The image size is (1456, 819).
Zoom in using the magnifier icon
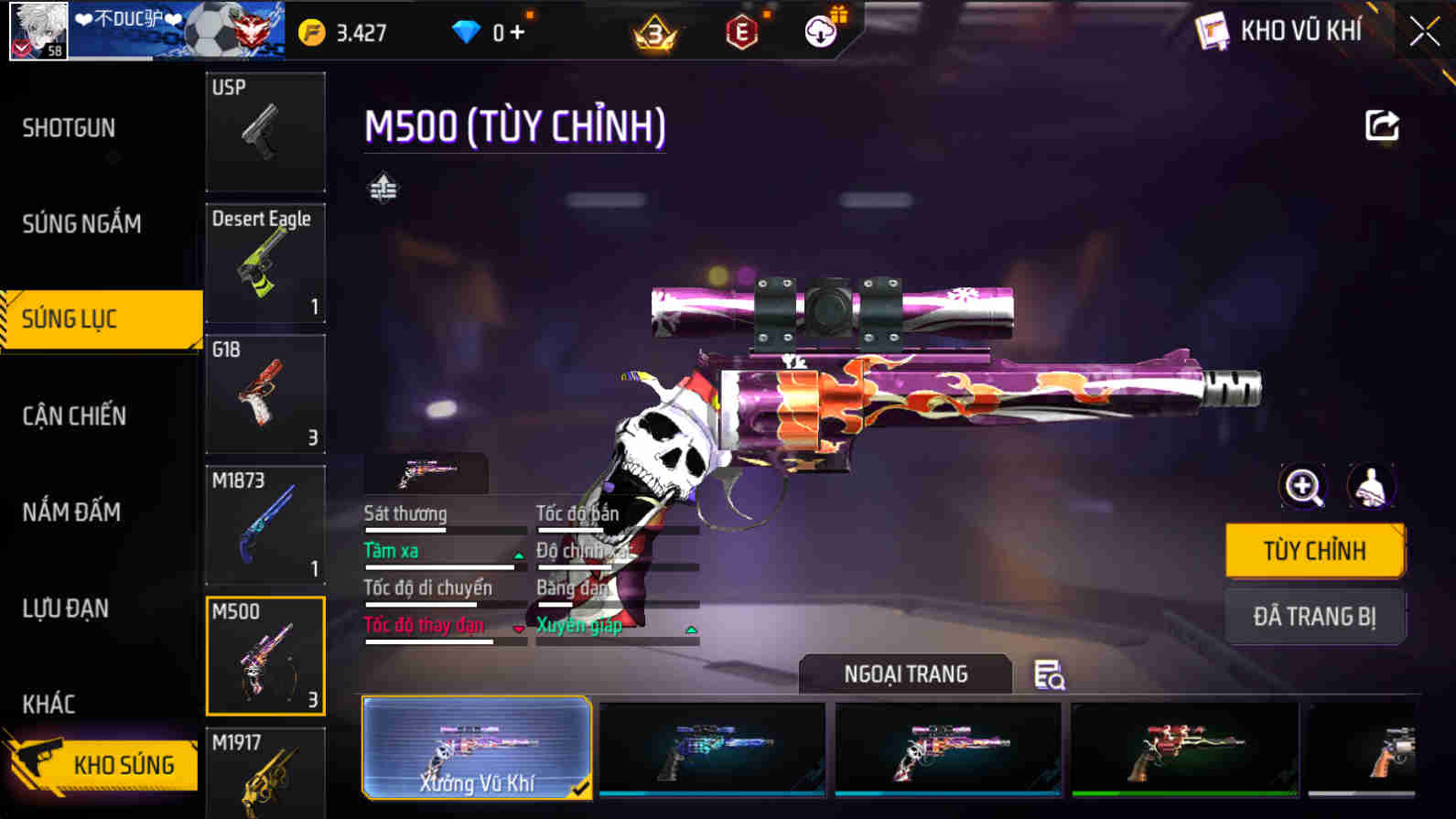click(1302, 486)
